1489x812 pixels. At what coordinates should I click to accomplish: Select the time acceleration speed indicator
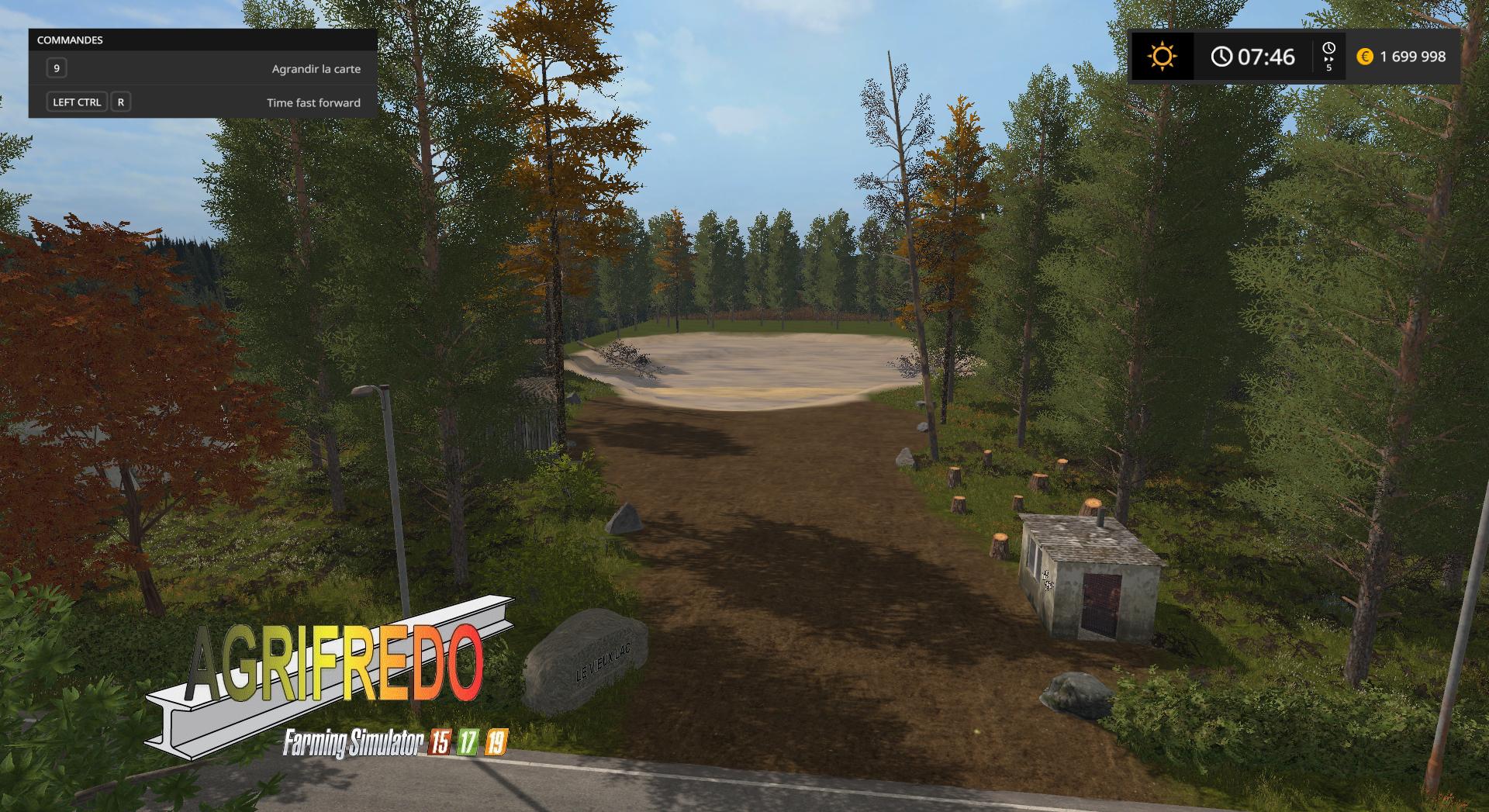click(1328, 57)
